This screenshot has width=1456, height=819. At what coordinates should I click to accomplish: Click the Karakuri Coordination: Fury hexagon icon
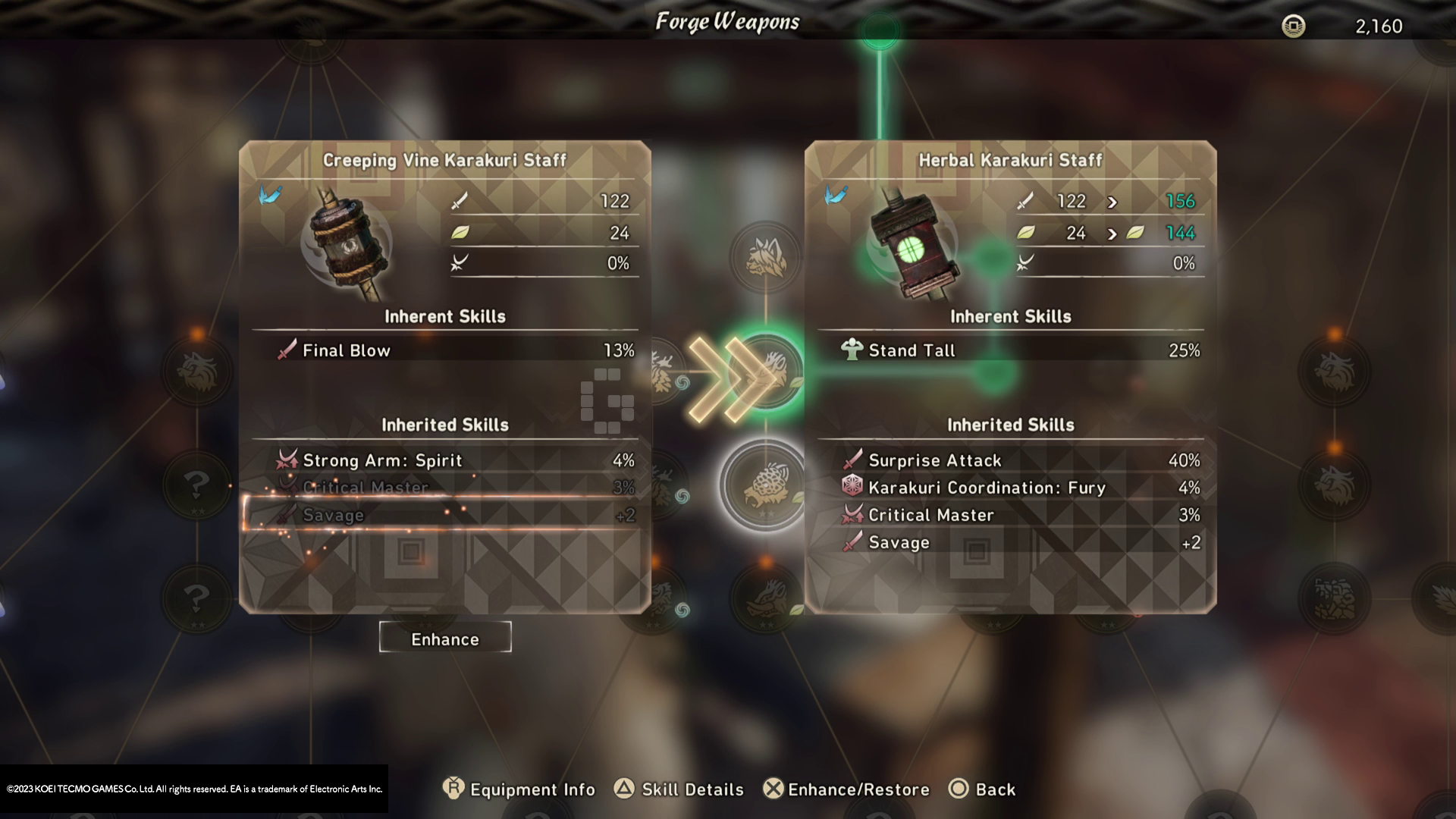[854, 488]
